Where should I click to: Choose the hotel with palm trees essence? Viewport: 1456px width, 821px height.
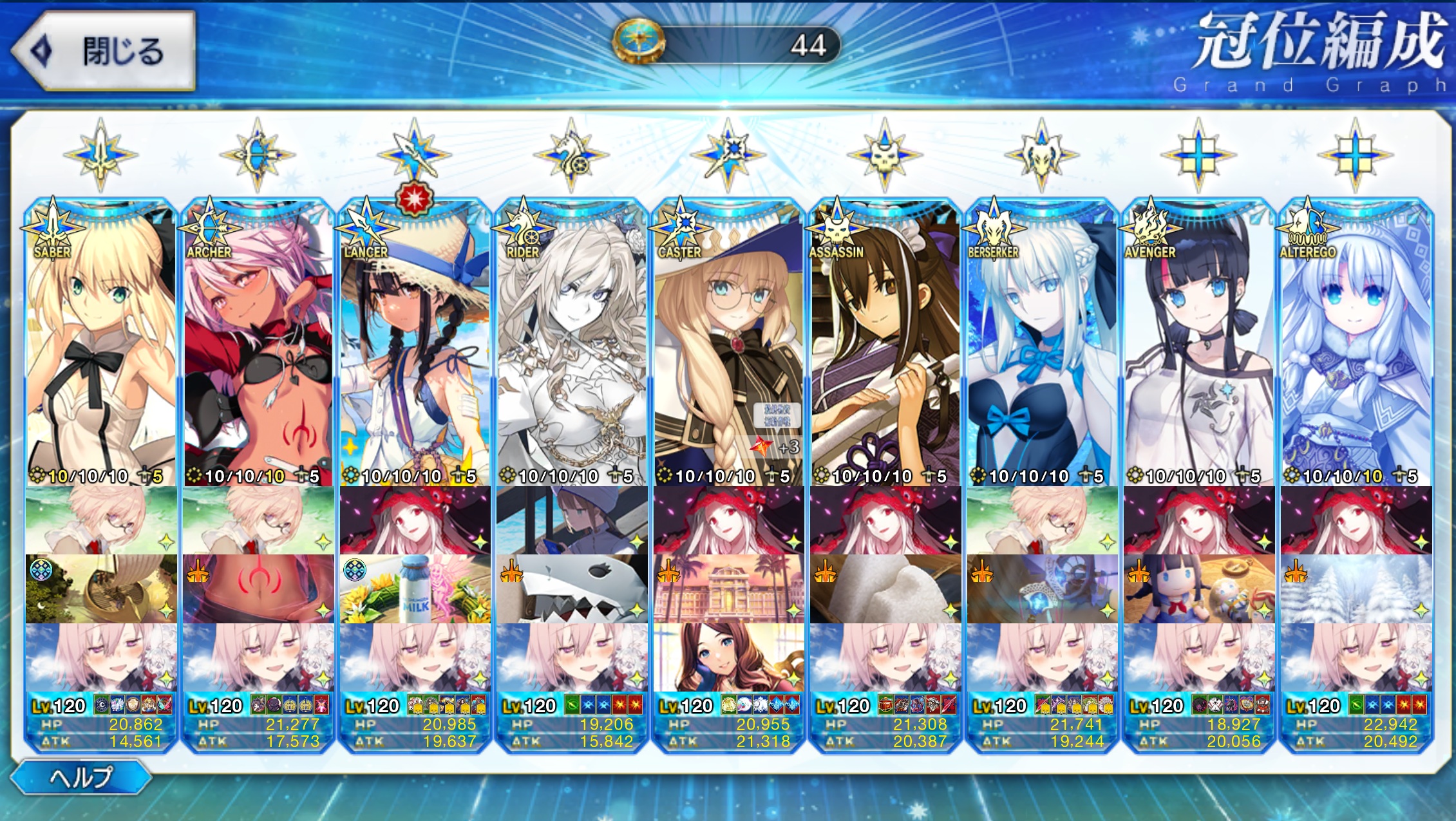pyautogui.click(x=728, y=589)
